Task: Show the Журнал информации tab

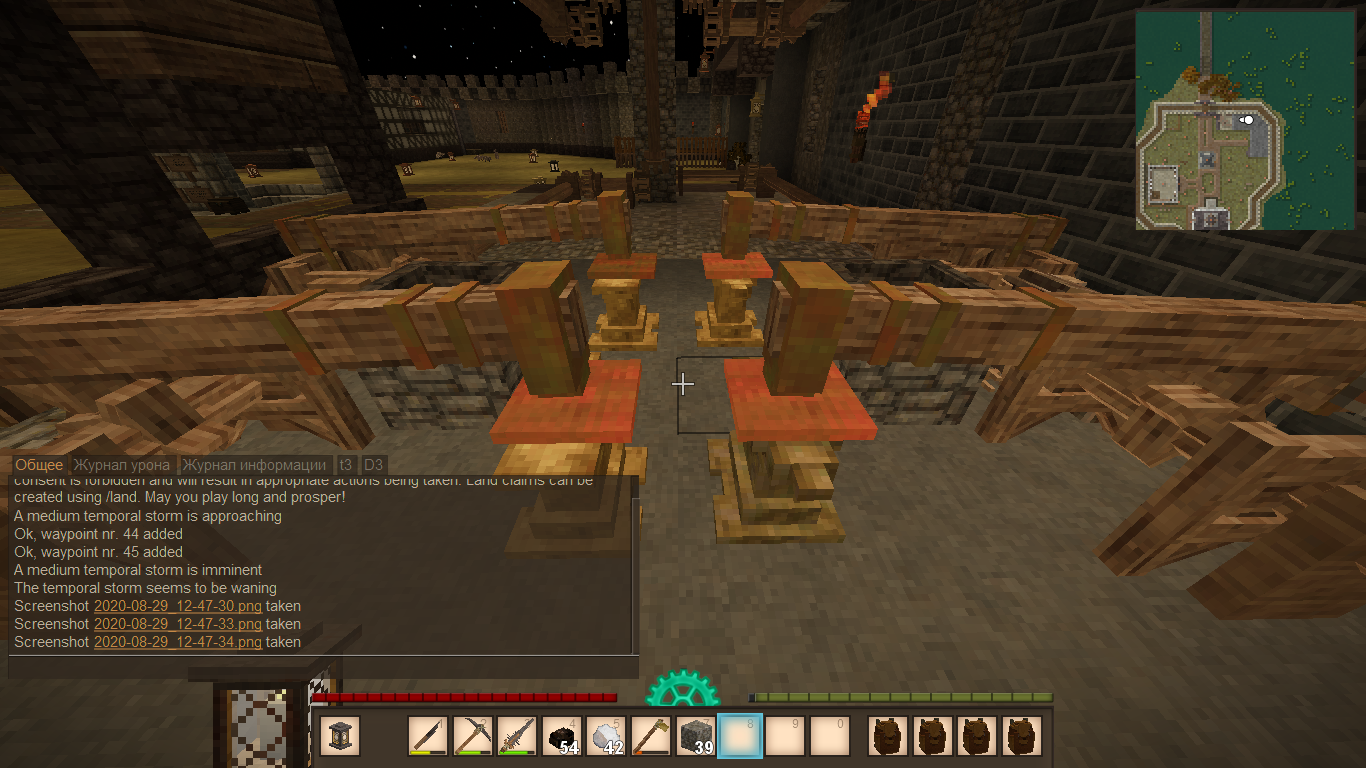Action: [x=254, y=465]
